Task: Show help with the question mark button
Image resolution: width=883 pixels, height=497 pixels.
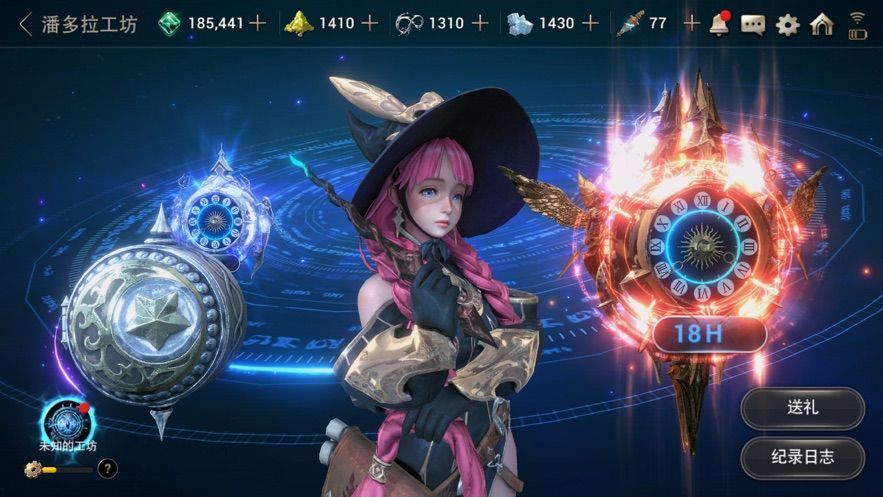Action: click(107, 467)
